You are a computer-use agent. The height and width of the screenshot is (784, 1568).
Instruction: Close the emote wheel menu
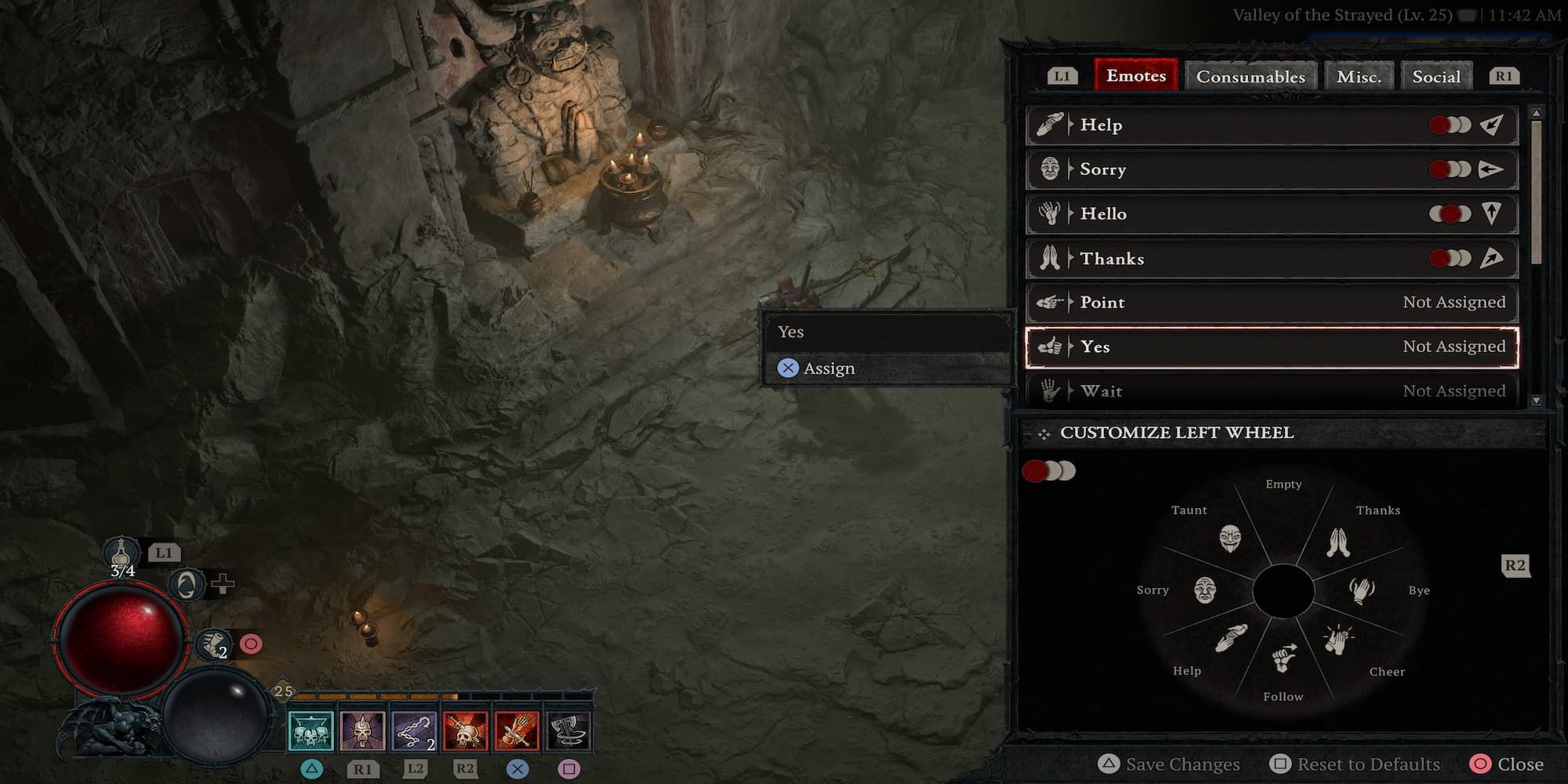tap(1507, 764)
